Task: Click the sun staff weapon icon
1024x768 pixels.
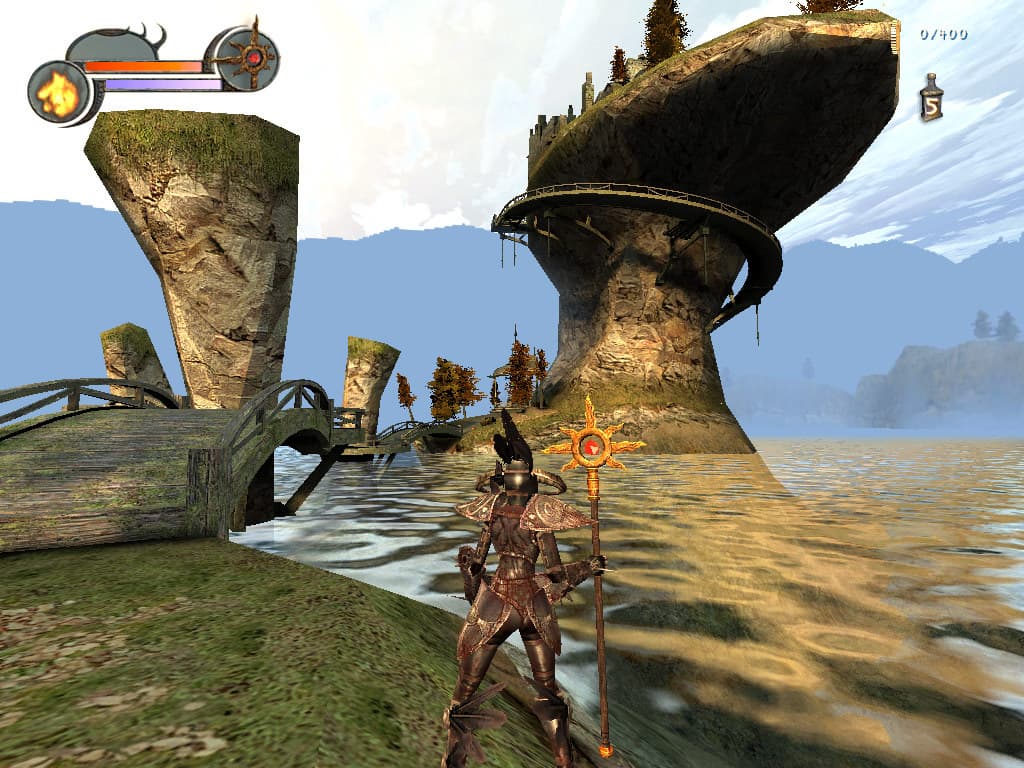Action: pyautogui.click(x=248, y=58)
